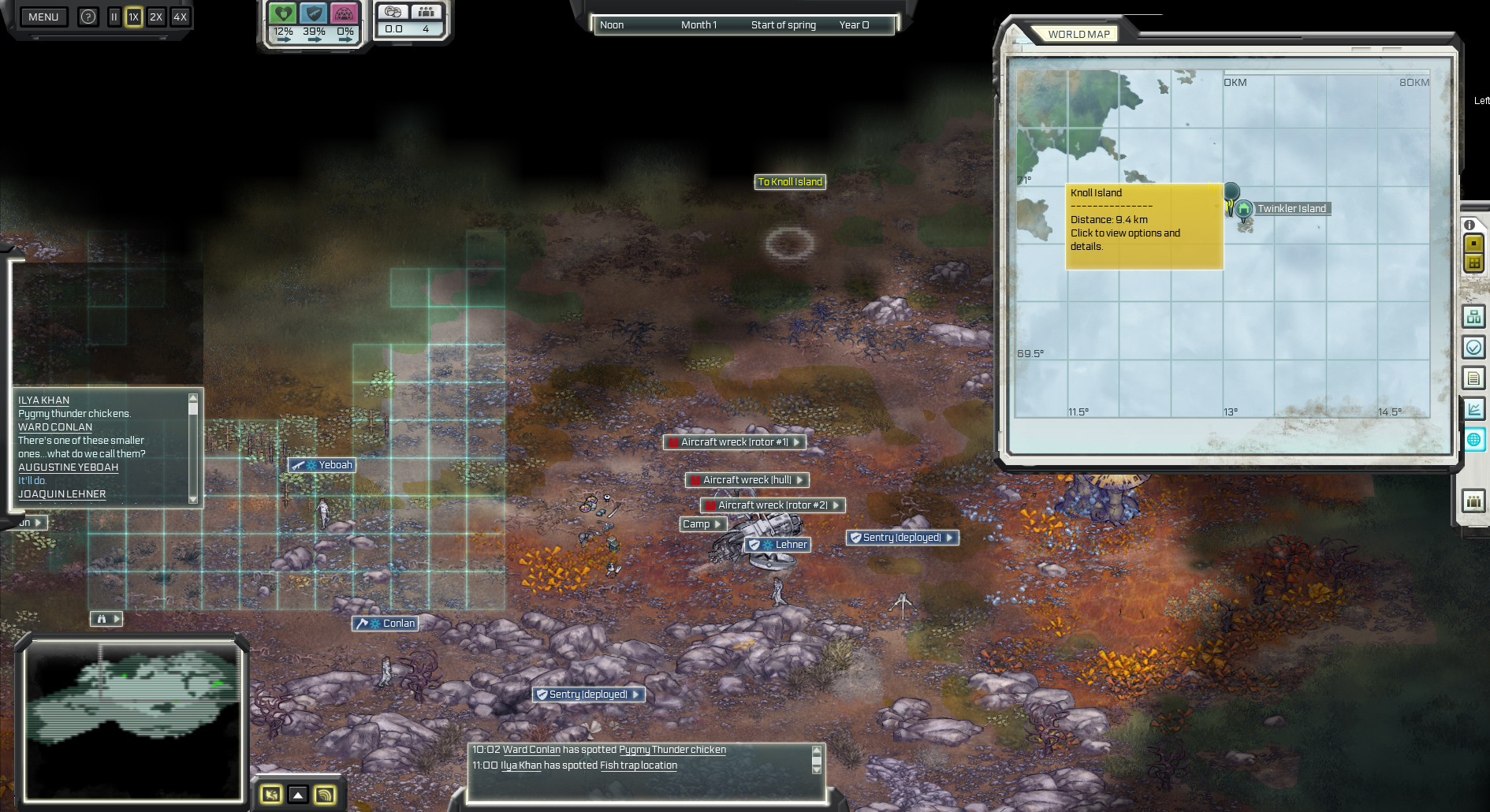Image resolution: width=1490 pixels, height=812 pixels.
Task: Open the crew roster people icon
Action: (1474, 501)
